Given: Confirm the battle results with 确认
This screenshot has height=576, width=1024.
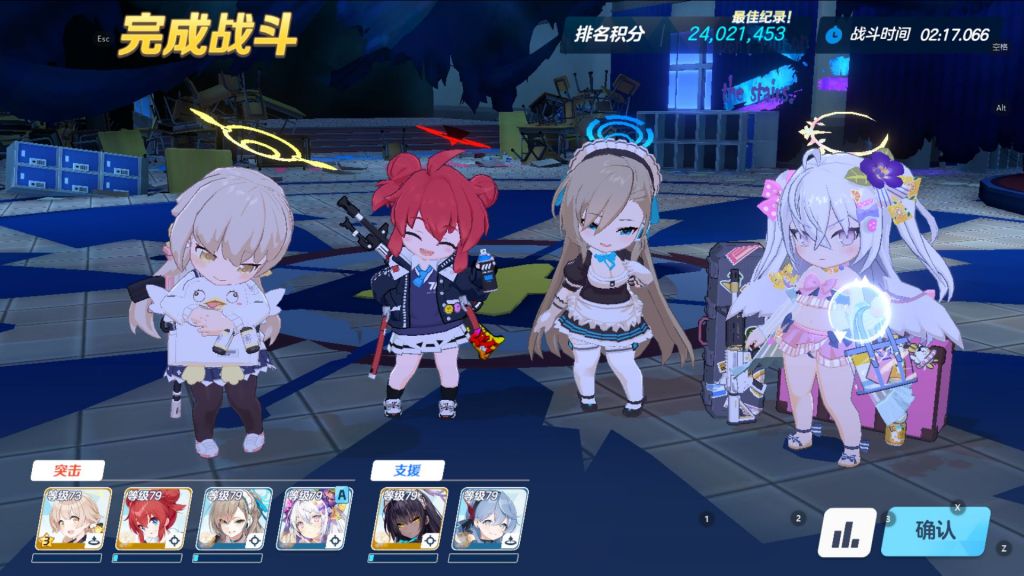Looking at the screenshot, I should pos(935,531).
